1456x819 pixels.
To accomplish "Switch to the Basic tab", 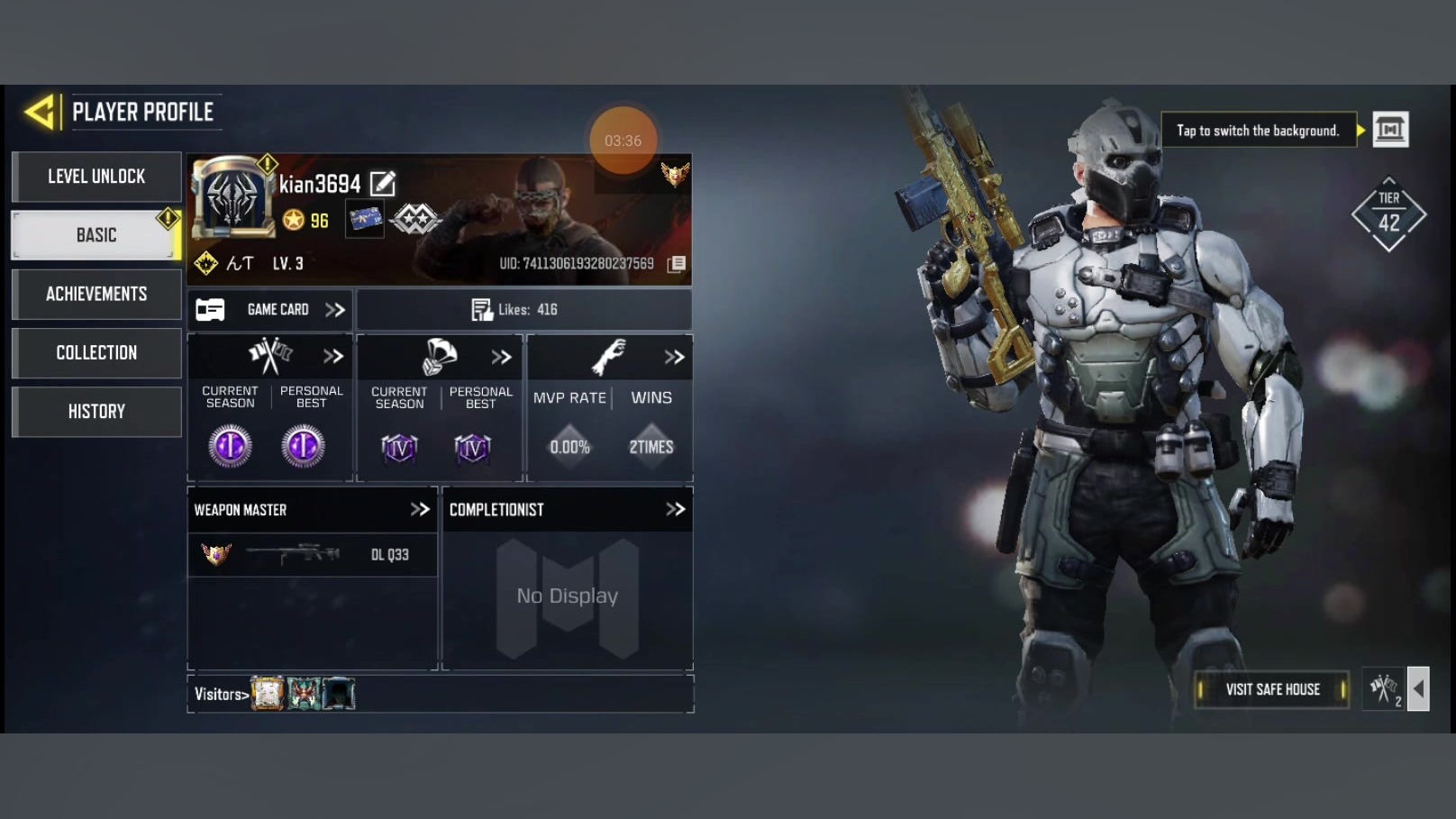I will pyautogui.click(x=96, y=235).
